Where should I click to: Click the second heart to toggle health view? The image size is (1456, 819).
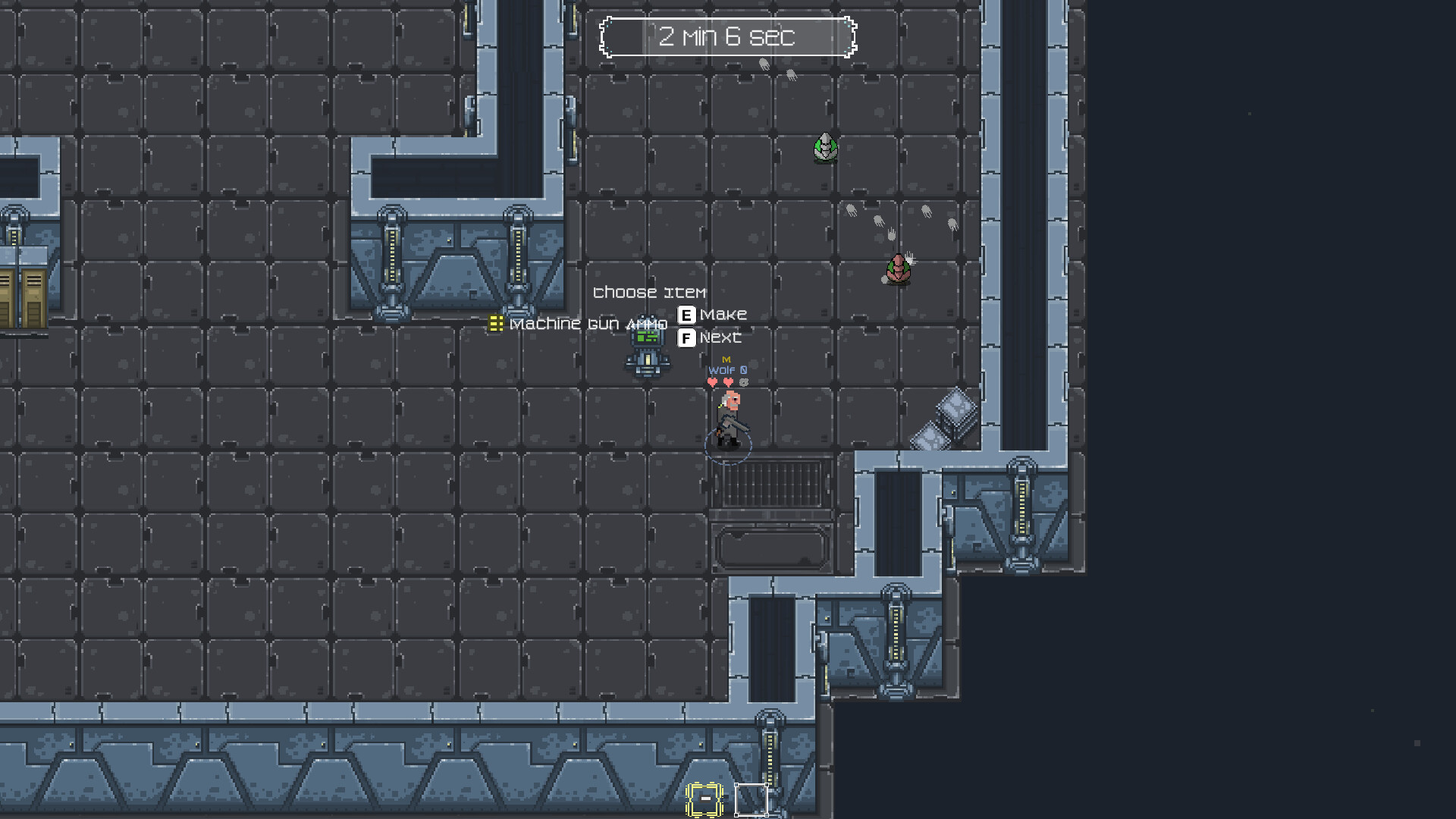[729, 382]
